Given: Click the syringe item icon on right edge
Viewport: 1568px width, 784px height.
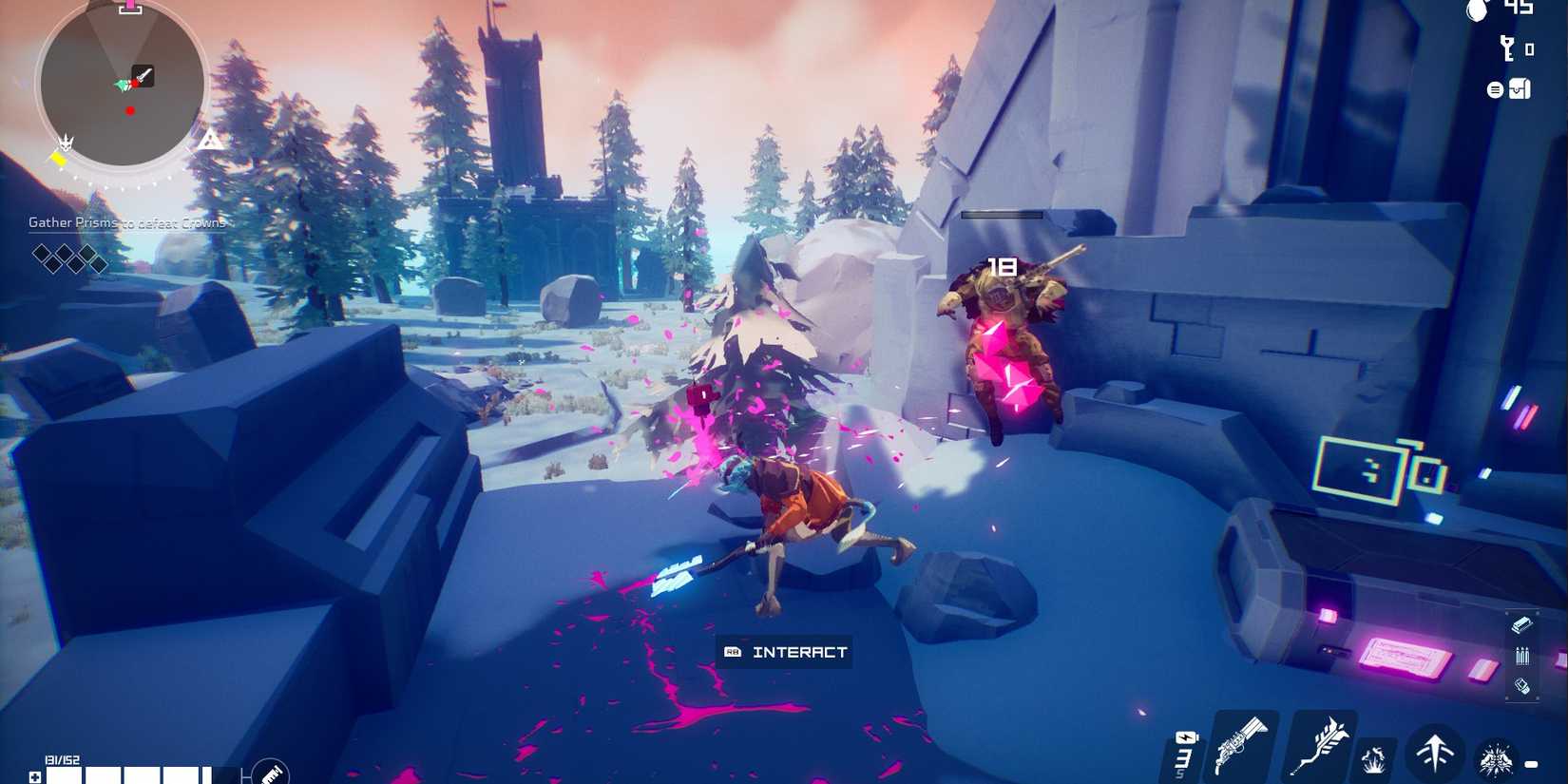Looking at the screenshot, I should click(x=1521, y=687).
